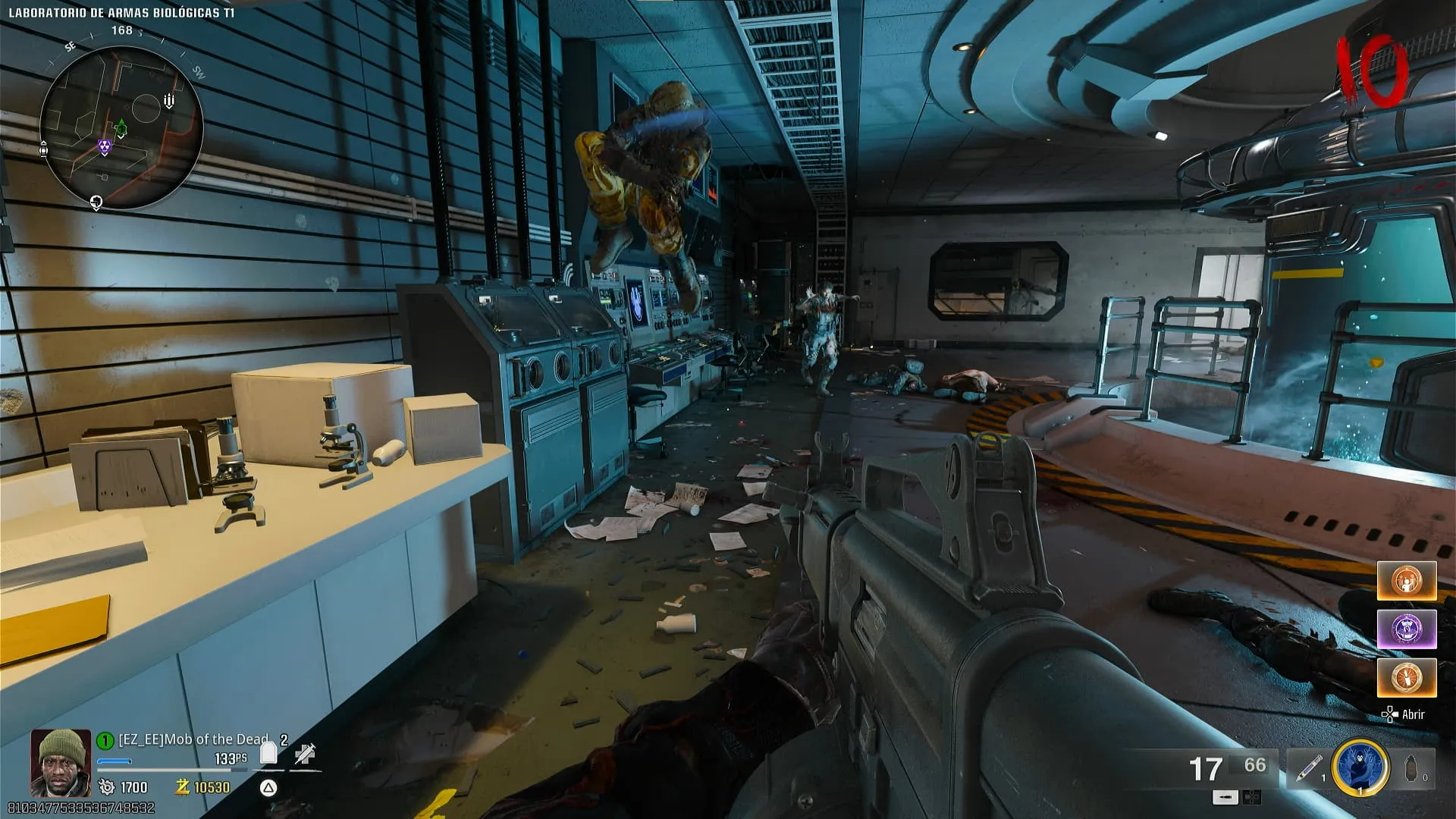Select the lethal grenade equipment slot

(1413, 768)
